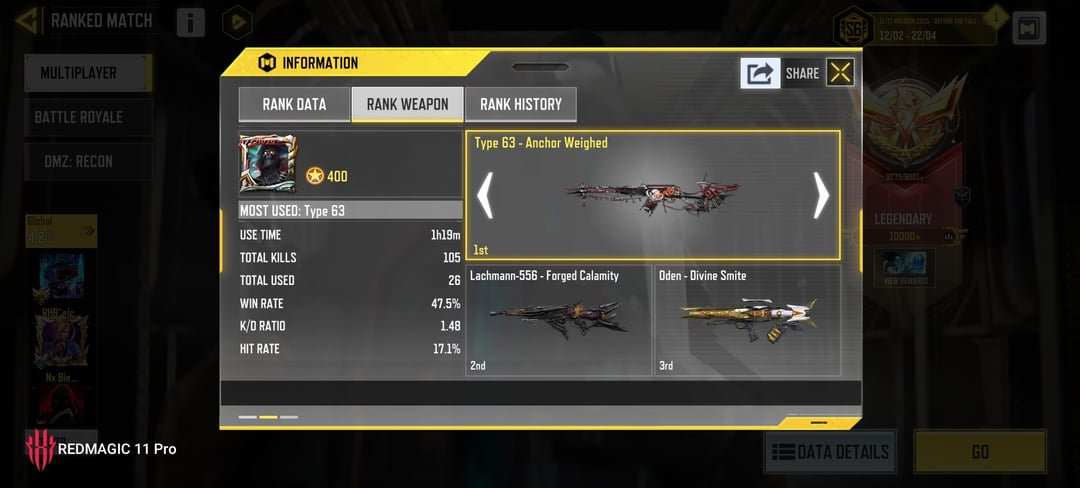Play the ranked video icon
Viewport: 1080px width, 488px height.
coord(237,22)
